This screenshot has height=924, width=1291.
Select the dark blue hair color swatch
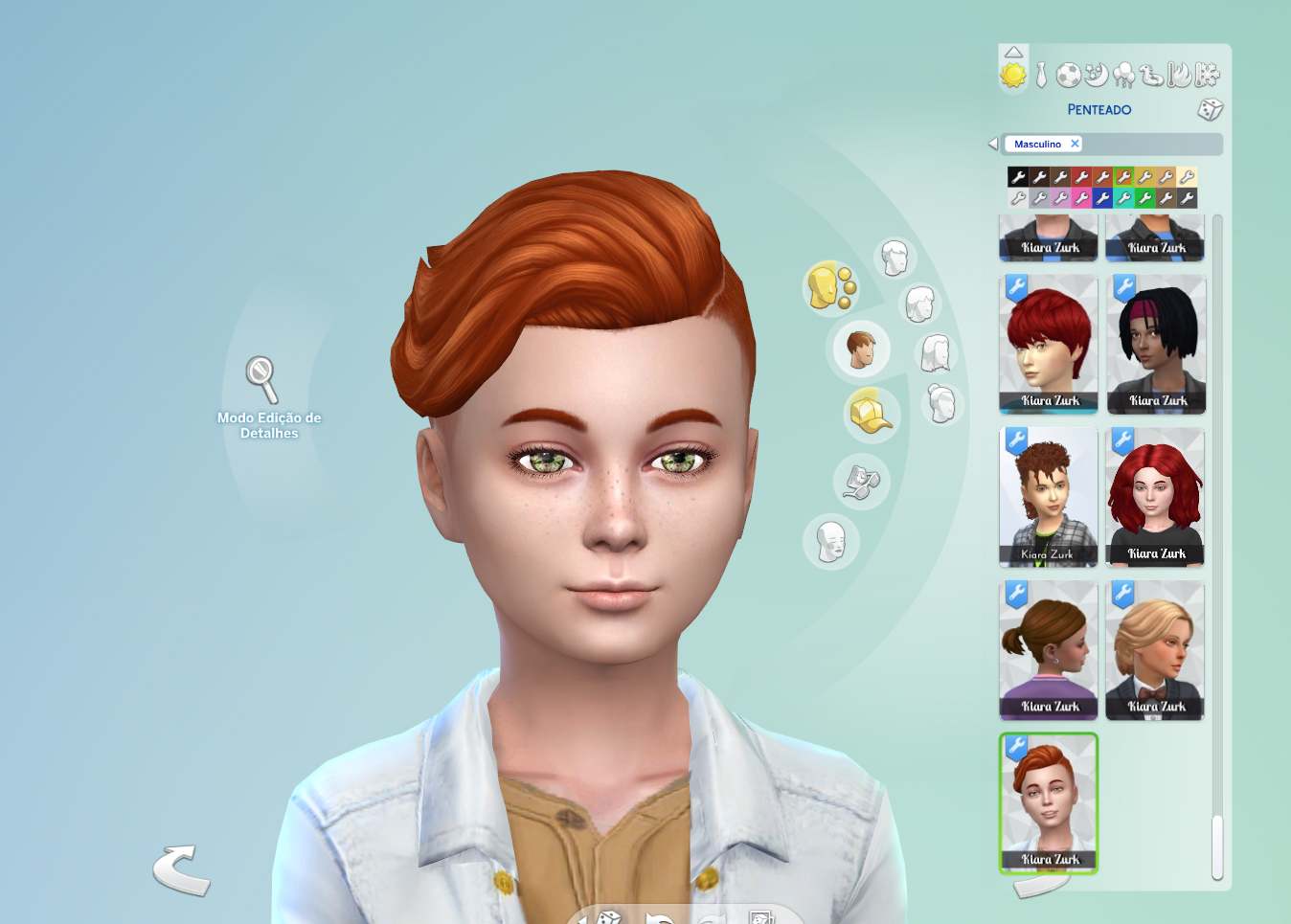[1102, 199]
